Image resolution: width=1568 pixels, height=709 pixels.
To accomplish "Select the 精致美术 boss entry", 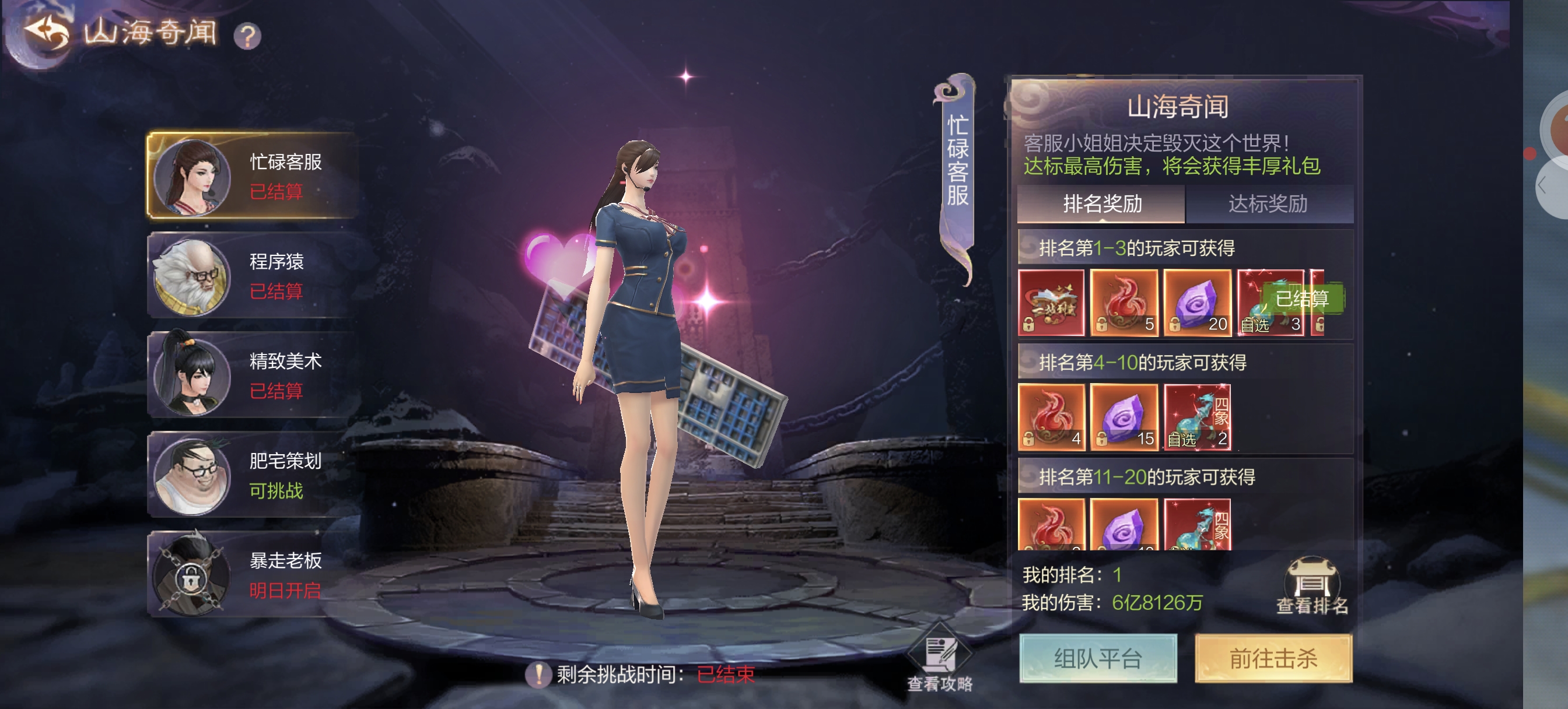I will 253,375.
